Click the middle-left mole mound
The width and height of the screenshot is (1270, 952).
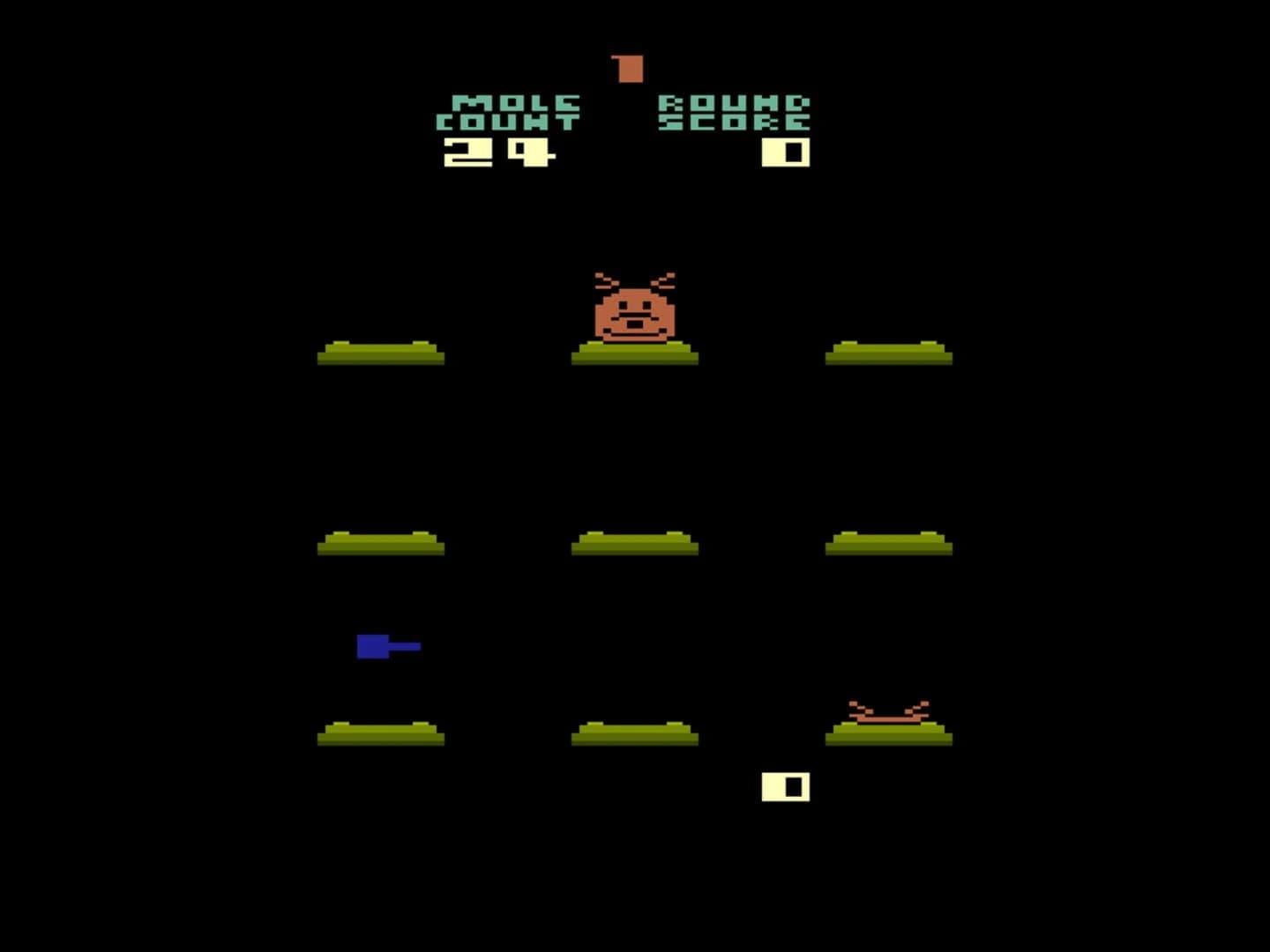379,542
